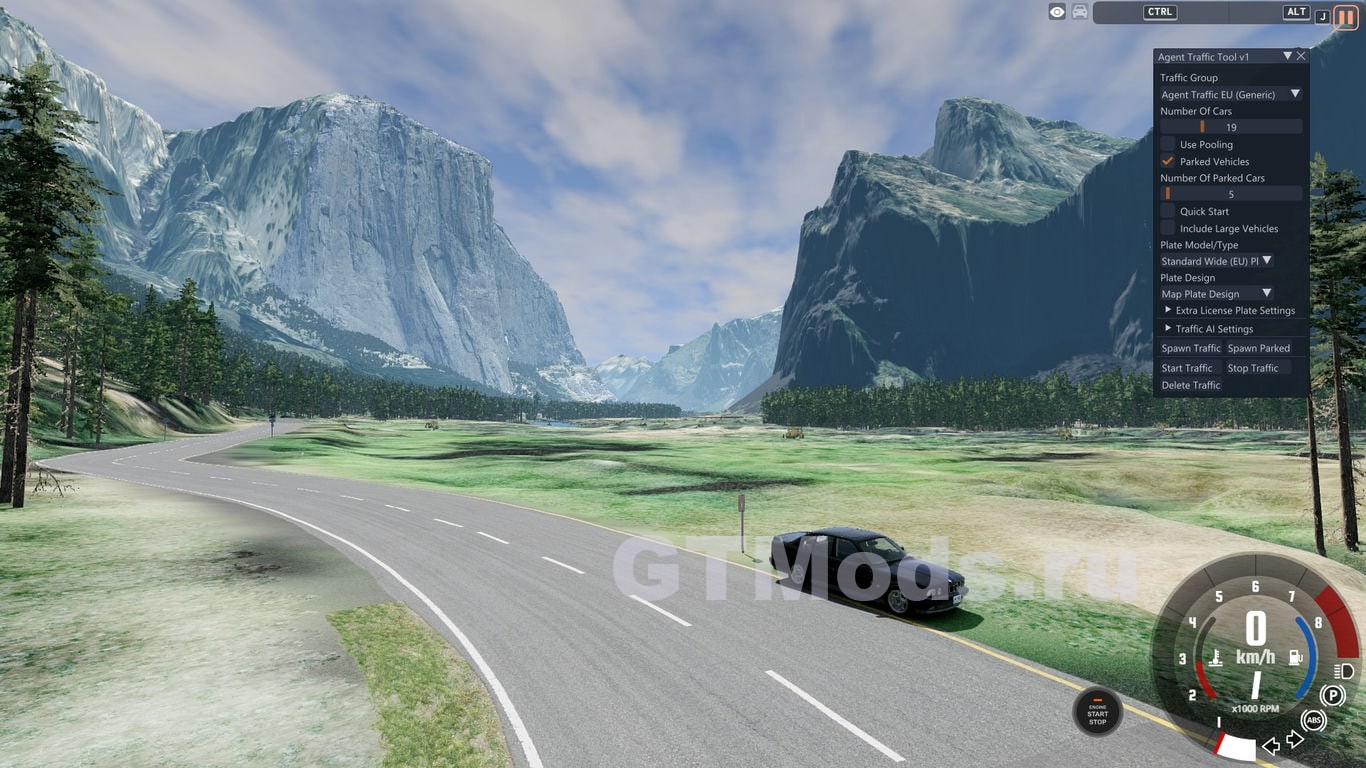Viewport: 1366px width, 768px height.
Task: Toggle Include Large Vehicles
Action: (1168, 228)
